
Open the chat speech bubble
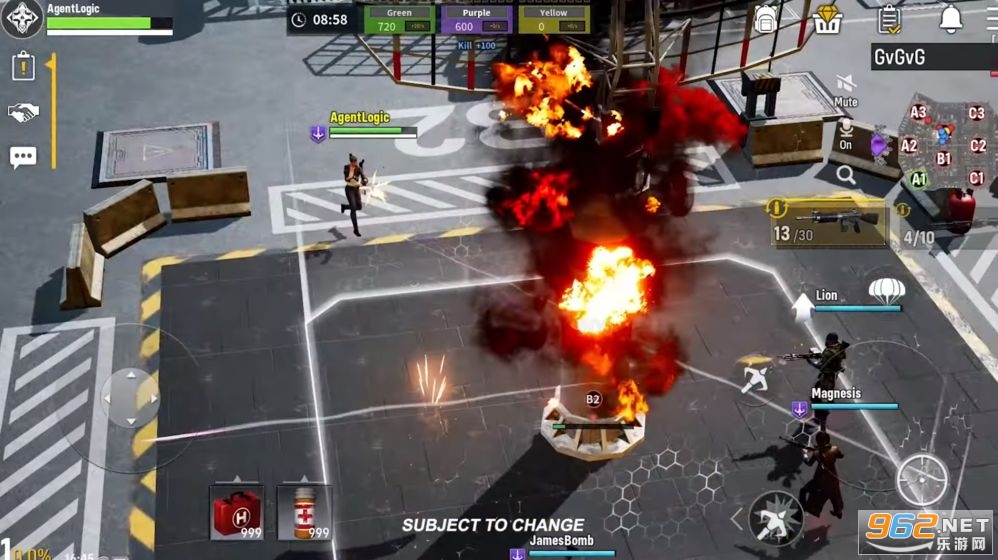click(23, 157)
